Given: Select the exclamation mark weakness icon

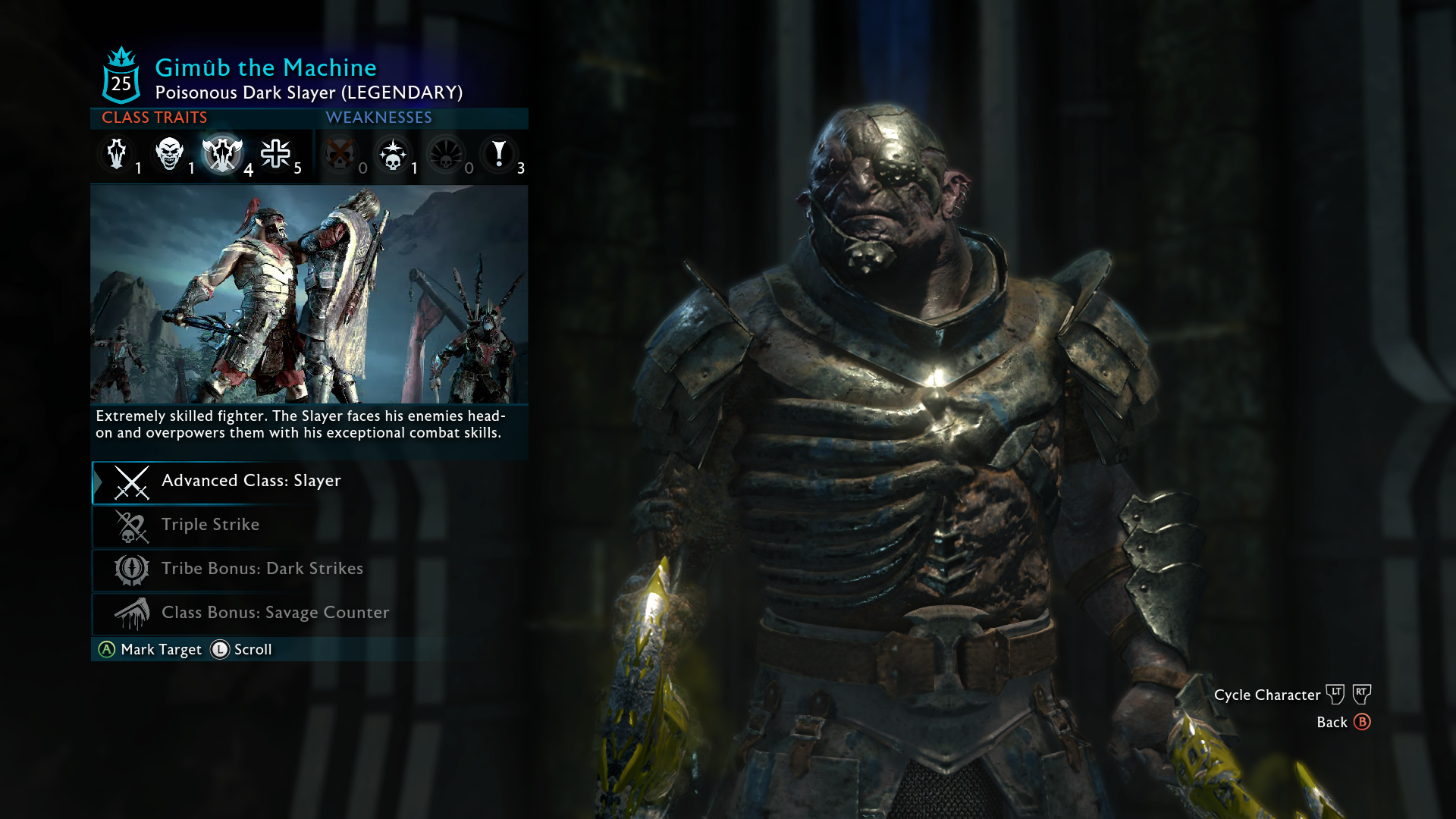Looking at the screenshot, I should (x=499, y=154).
